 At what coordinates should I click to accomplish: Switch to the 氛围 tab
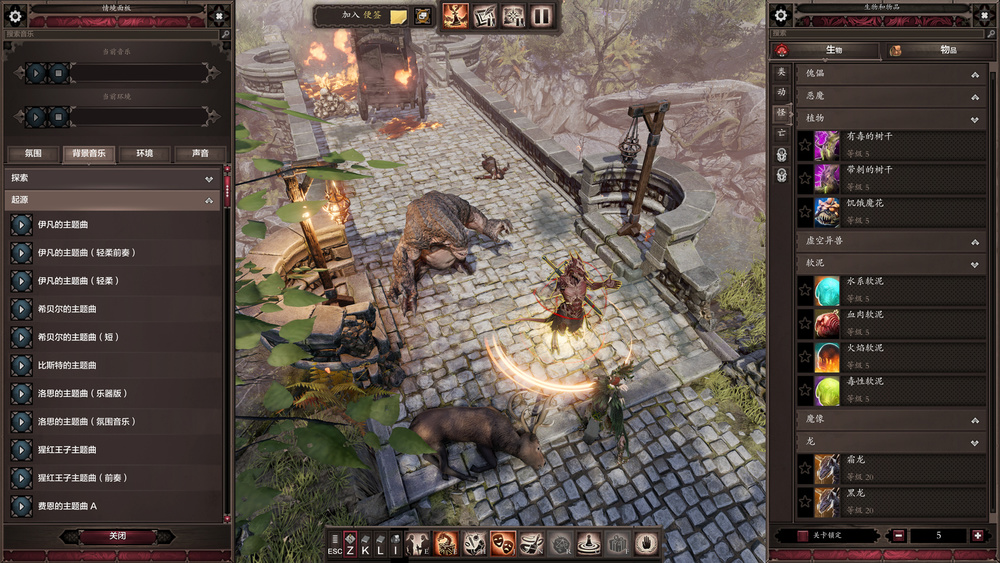[x=32, y=154]
